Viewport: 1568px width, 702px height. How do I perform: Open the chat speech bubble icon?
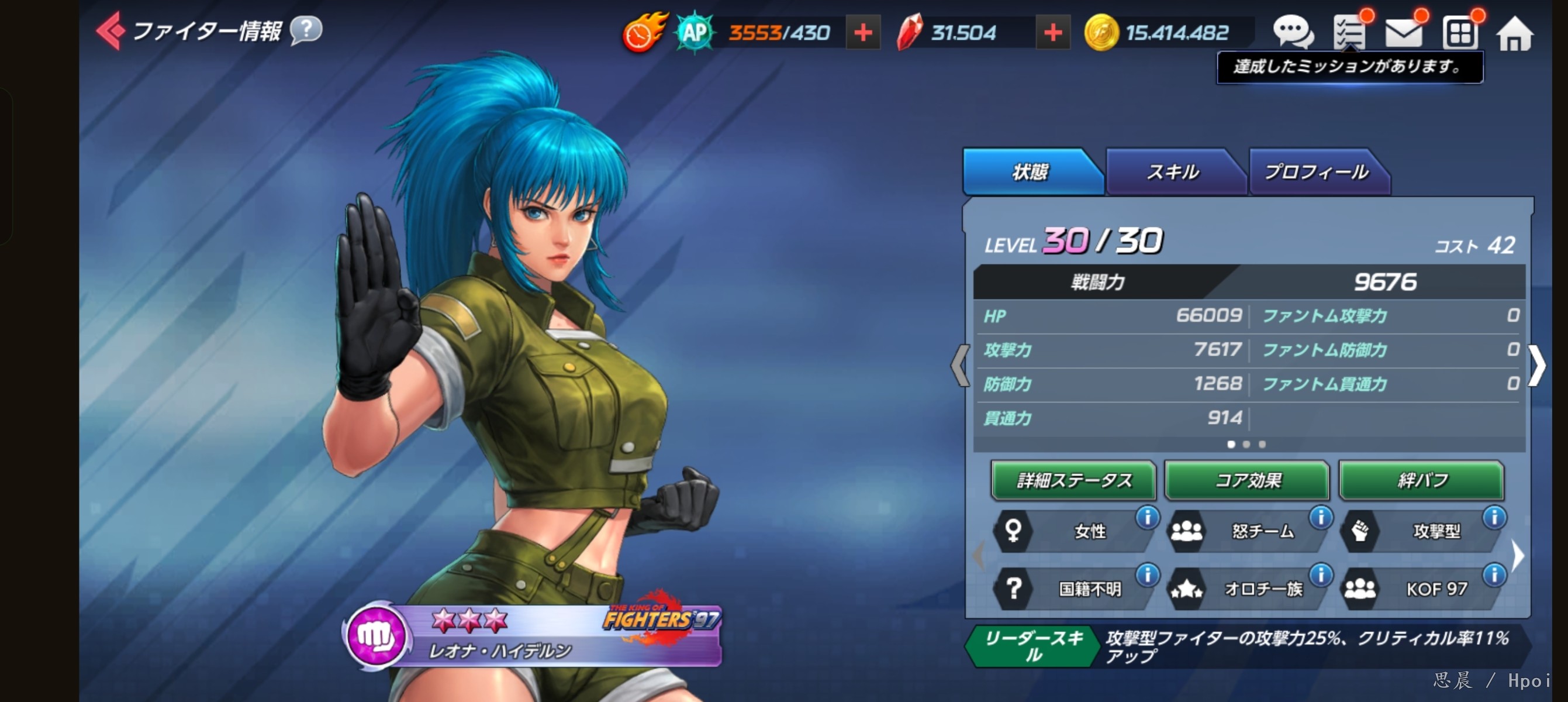(1291, 32)
